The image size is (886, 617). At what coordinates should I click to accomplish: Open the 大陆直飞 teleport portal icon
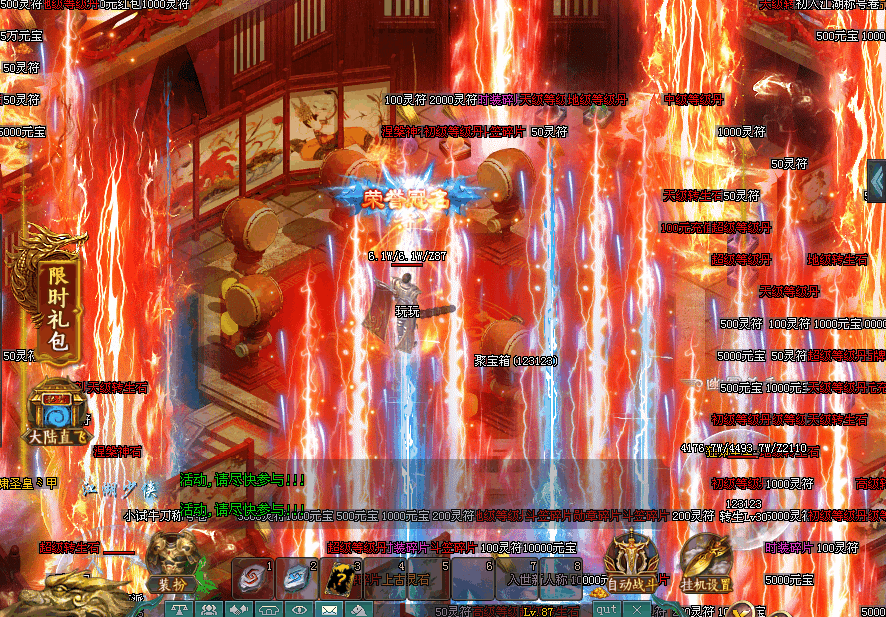coord(57,413)
